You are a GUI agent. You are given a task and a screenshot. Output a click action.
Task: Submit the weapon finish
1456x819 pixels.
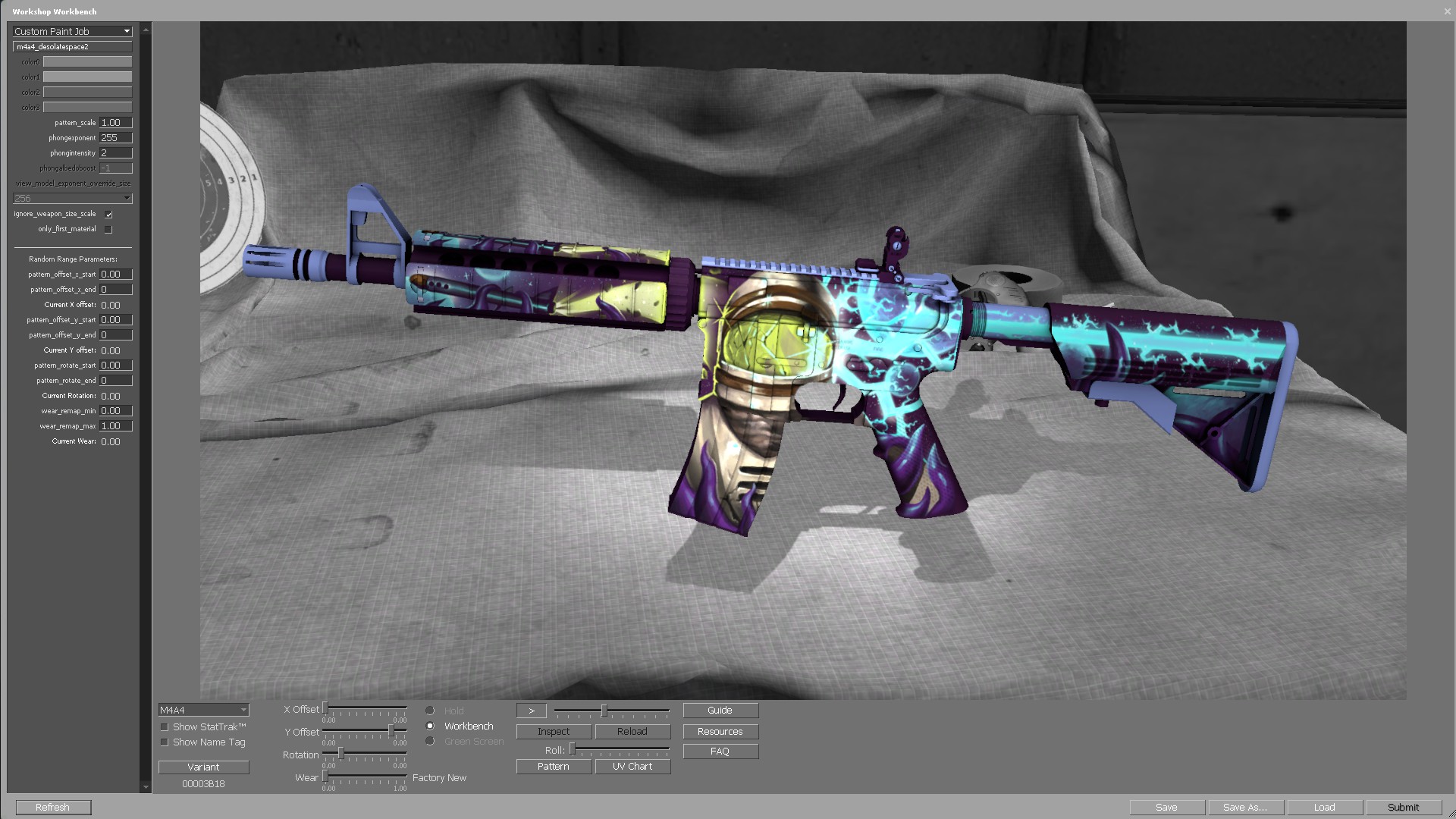1403,808
